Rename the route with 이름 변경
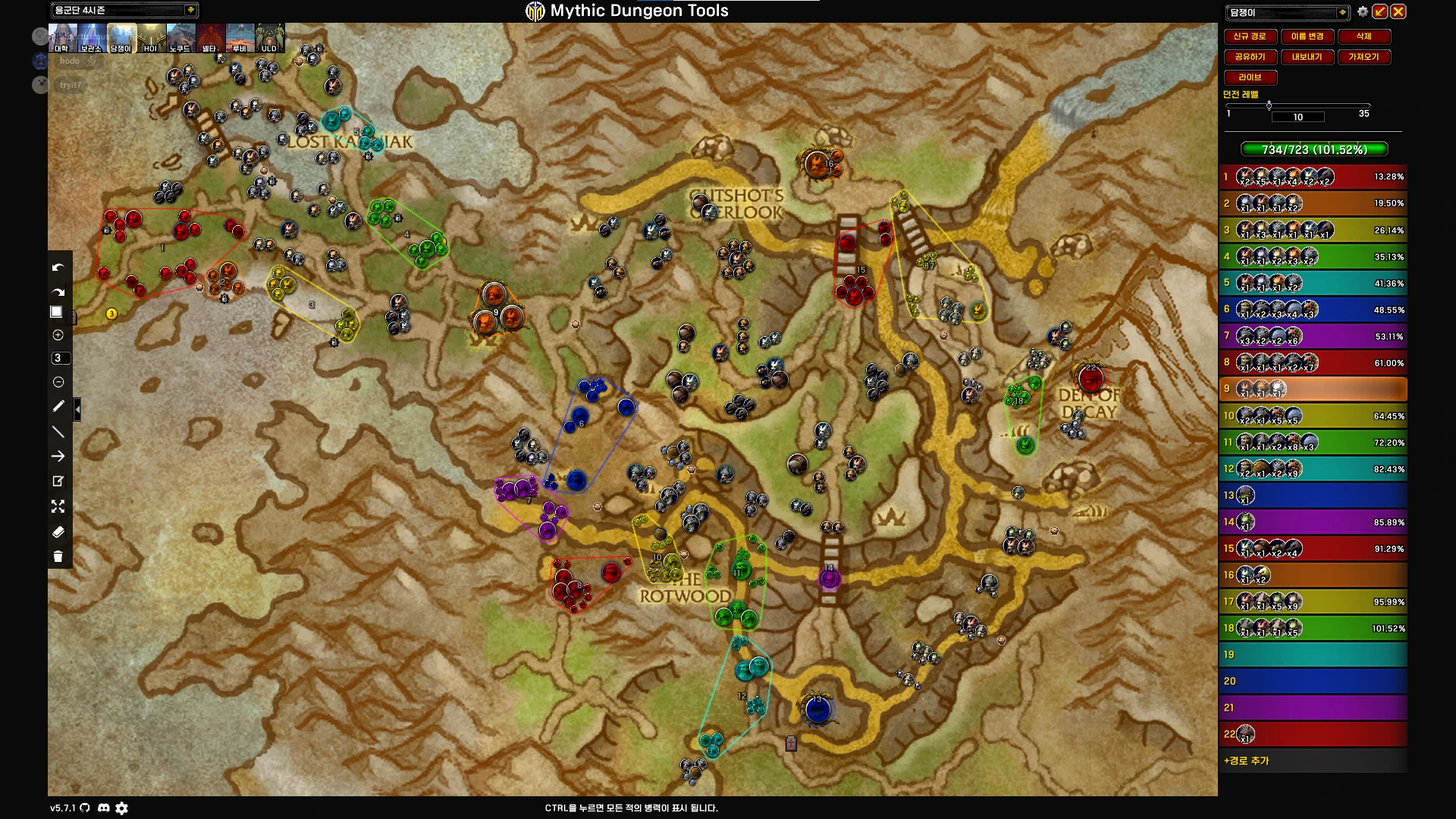This screenshot has width=1456, height=819. (1307, 36)
